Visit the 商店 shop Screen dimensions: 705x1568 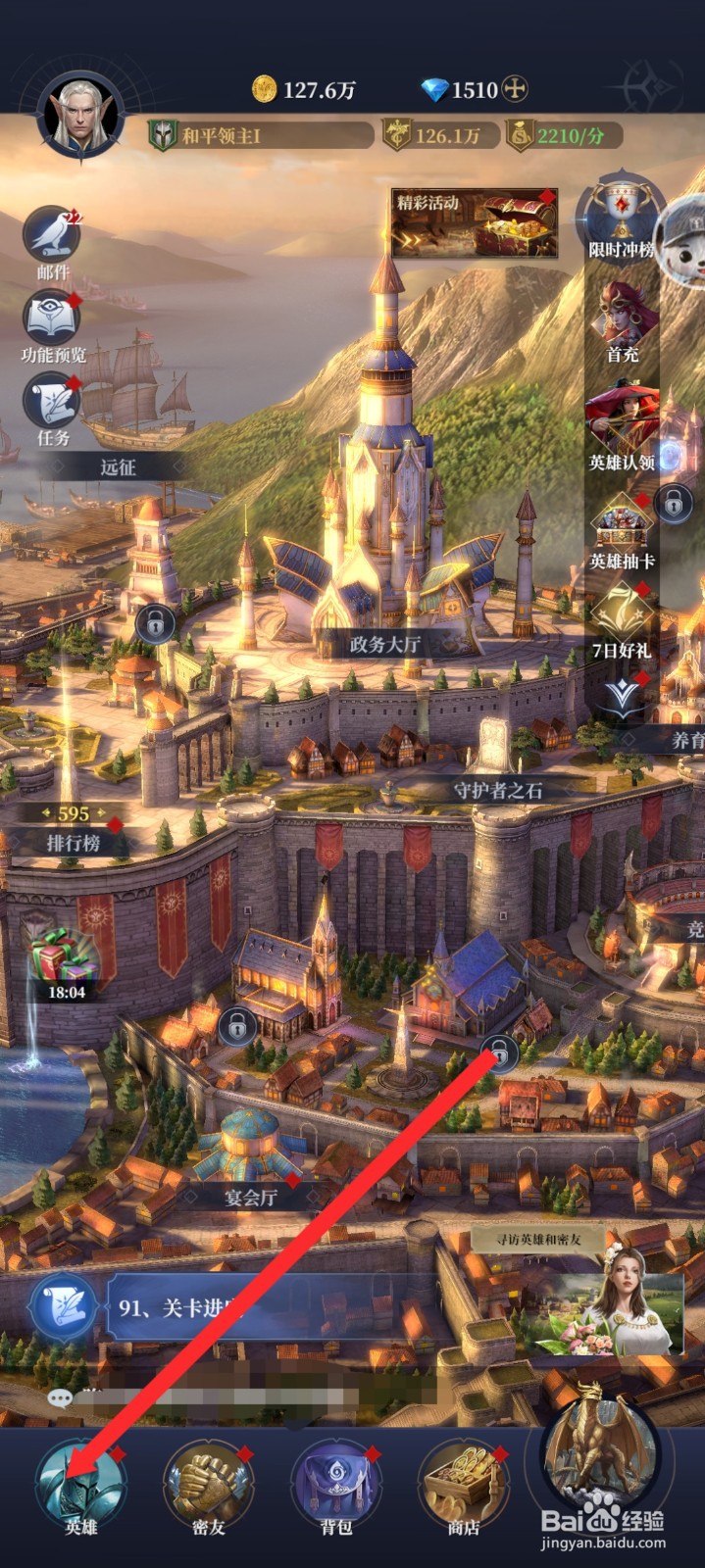pos(464,1487)
